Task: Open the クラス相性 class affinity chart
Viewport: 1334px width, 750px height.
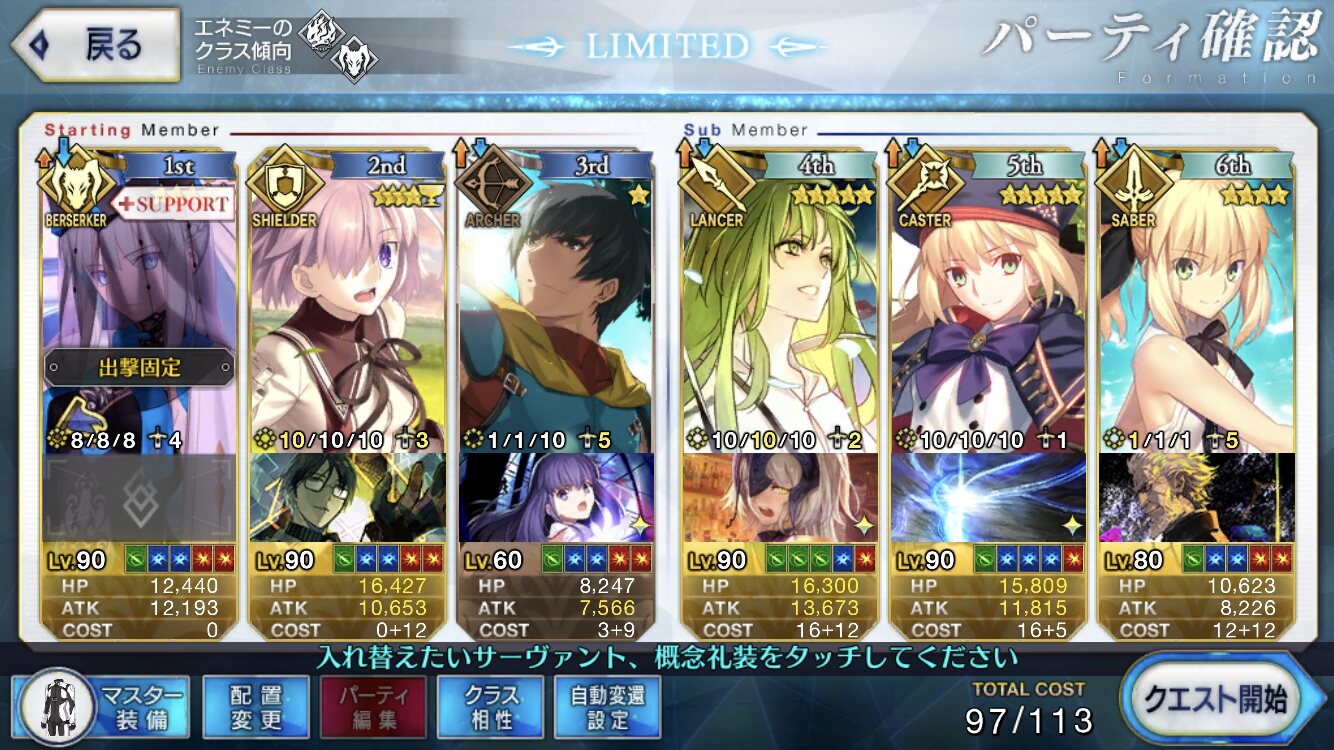Action: click(x=491, y=706)
